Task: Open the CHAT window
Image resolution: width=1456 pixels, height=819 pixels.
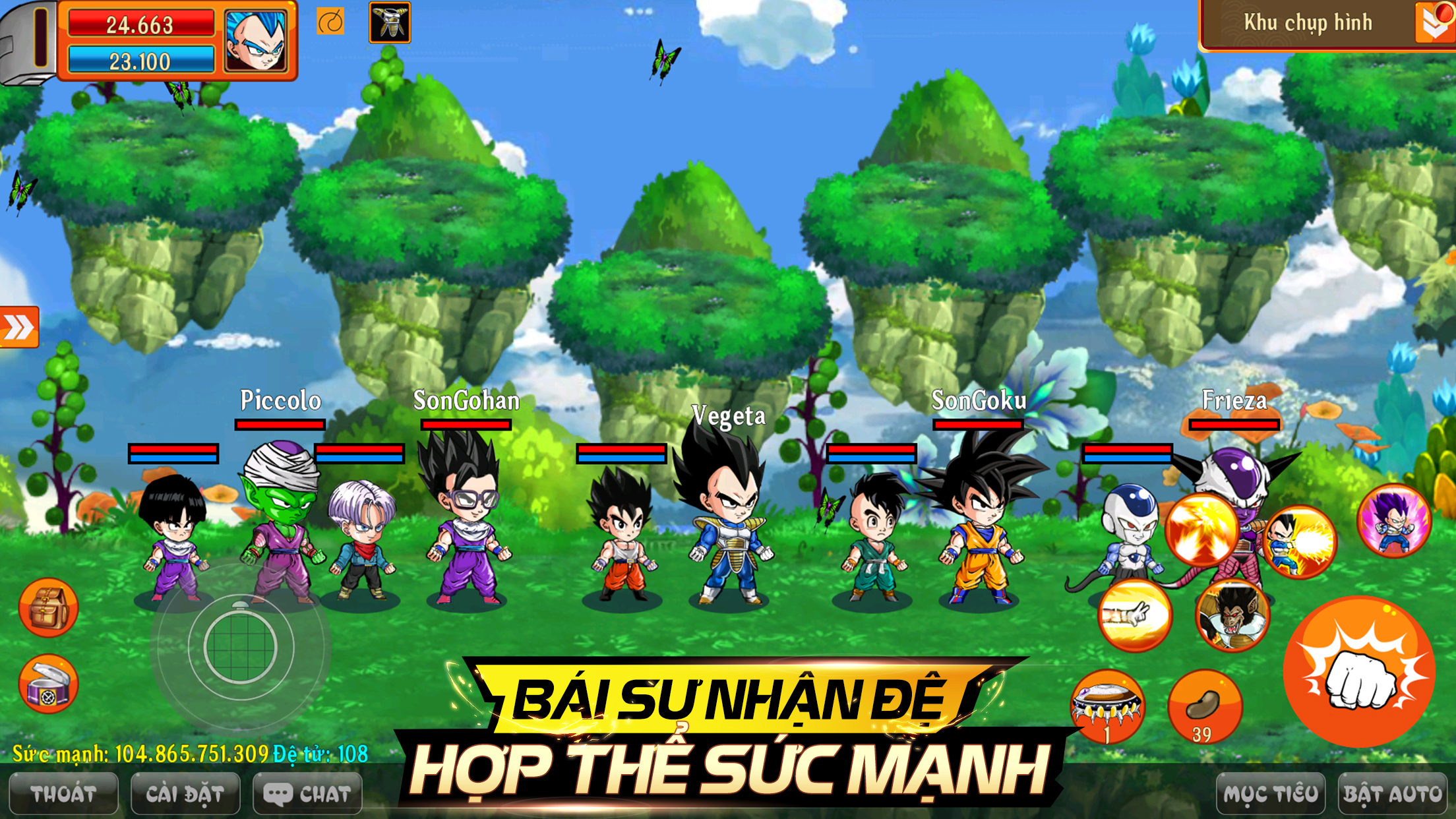Action: coord(308,794)
